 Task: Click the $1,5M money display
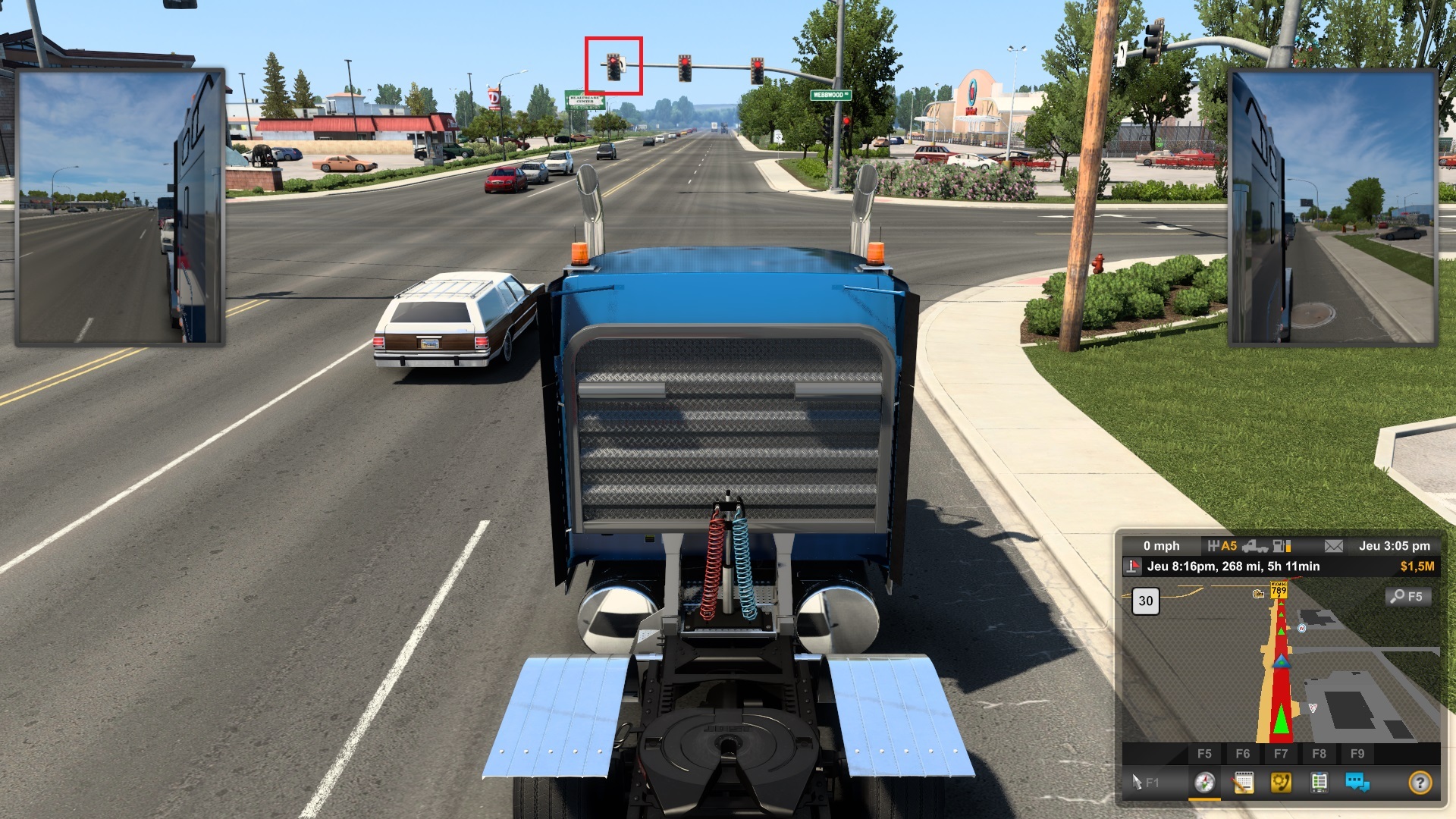coord(1417,565)
